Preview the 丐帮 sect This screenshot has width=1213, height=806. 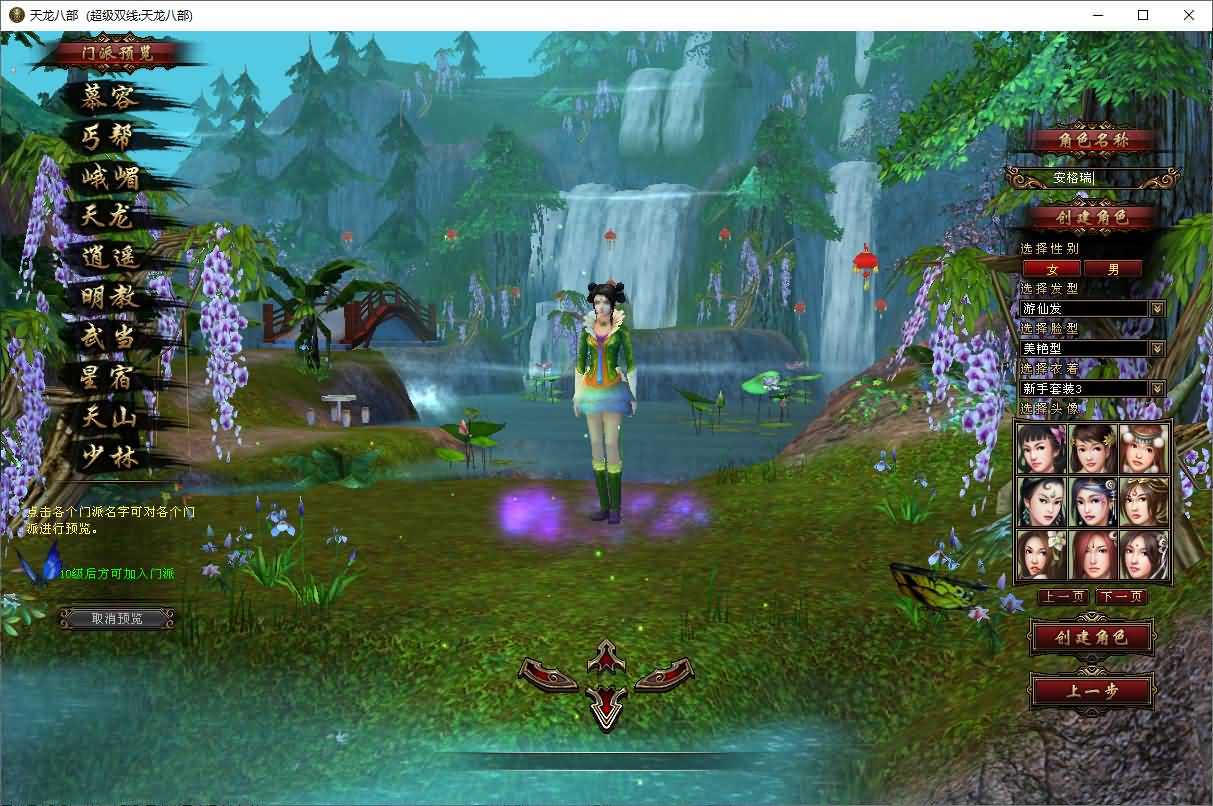pos(108,137)
